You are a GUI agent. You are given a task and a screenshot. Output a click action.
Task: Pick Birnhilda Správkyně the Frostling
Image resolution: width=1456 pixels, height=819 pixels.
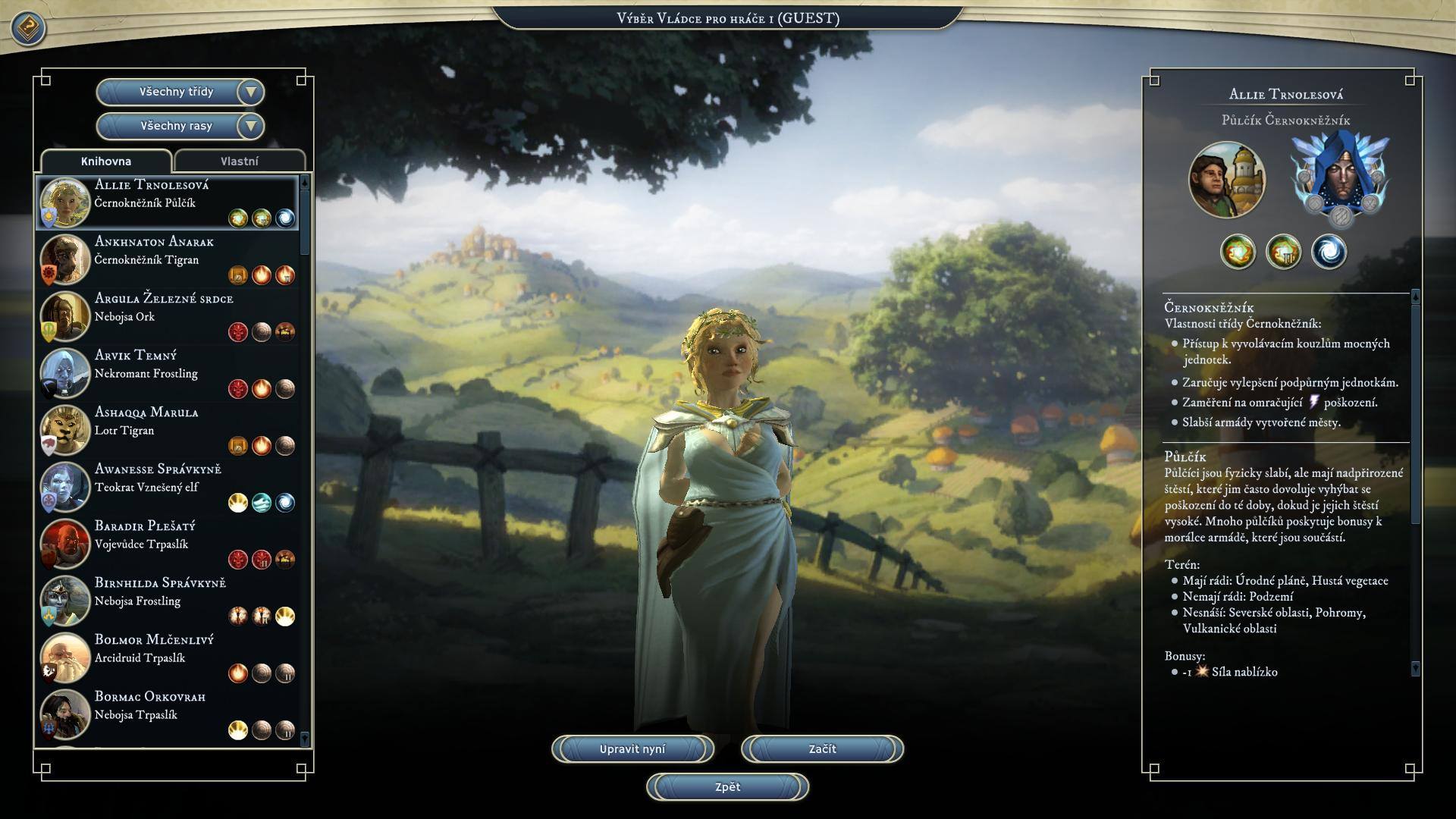pyautogui.click(x=167, y=601)
